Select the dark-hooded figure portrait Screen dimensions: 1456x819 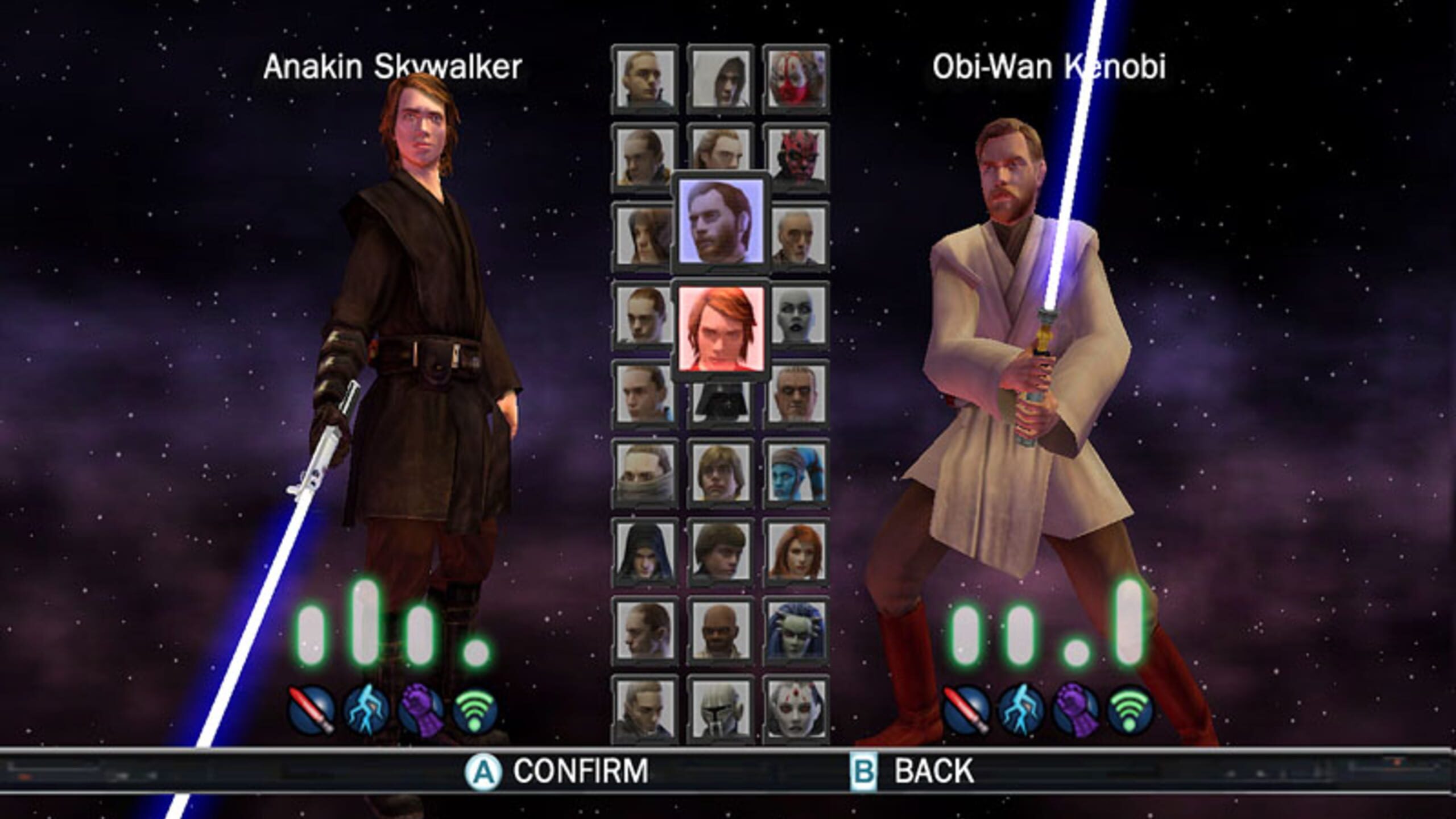(644, 552)
